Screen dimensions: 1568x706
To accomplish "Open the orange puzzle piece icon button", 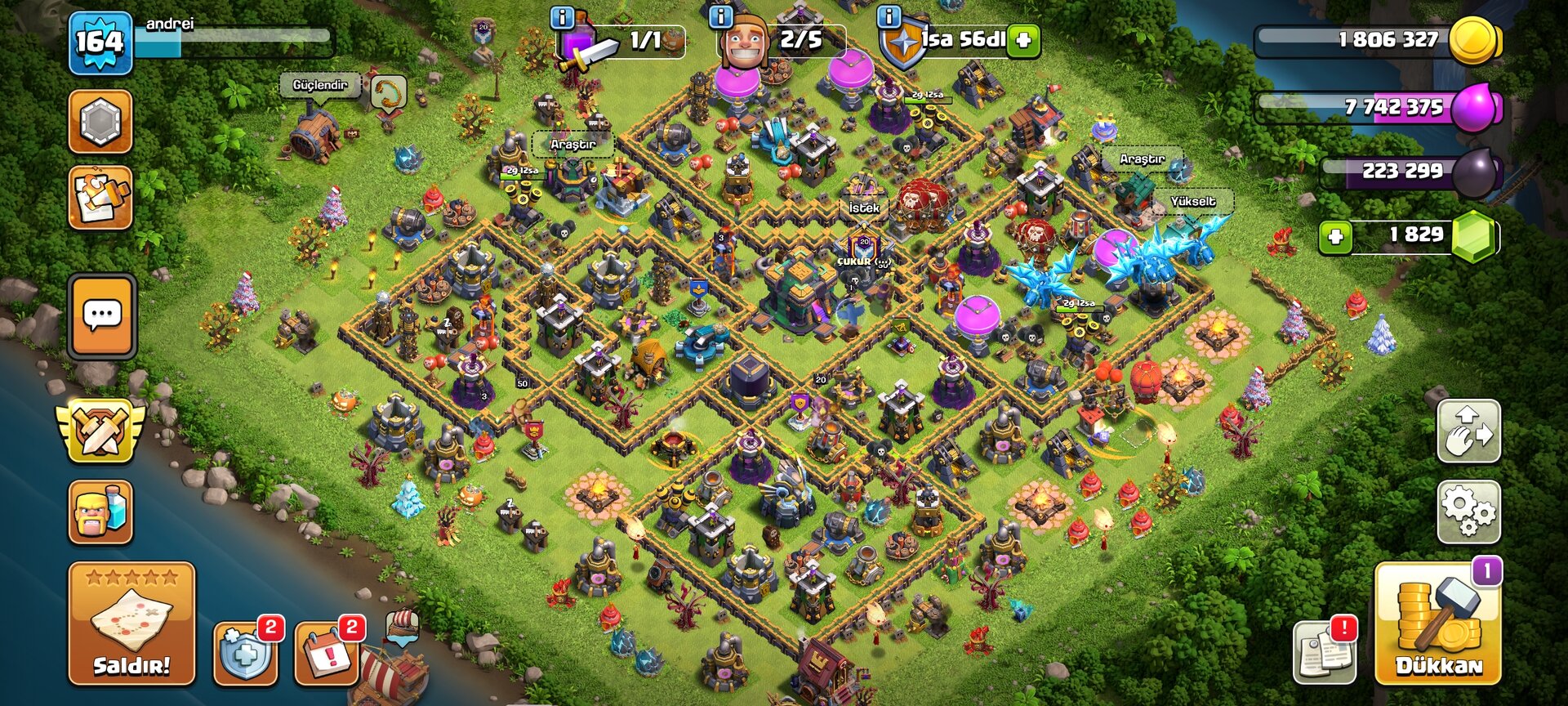I will (100, 198).
